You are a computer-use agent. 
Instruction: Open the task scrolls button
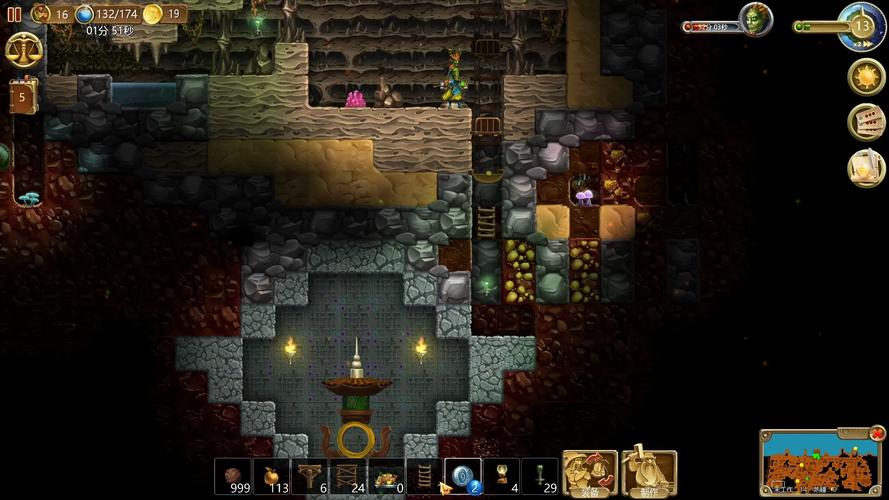point(866,122)
